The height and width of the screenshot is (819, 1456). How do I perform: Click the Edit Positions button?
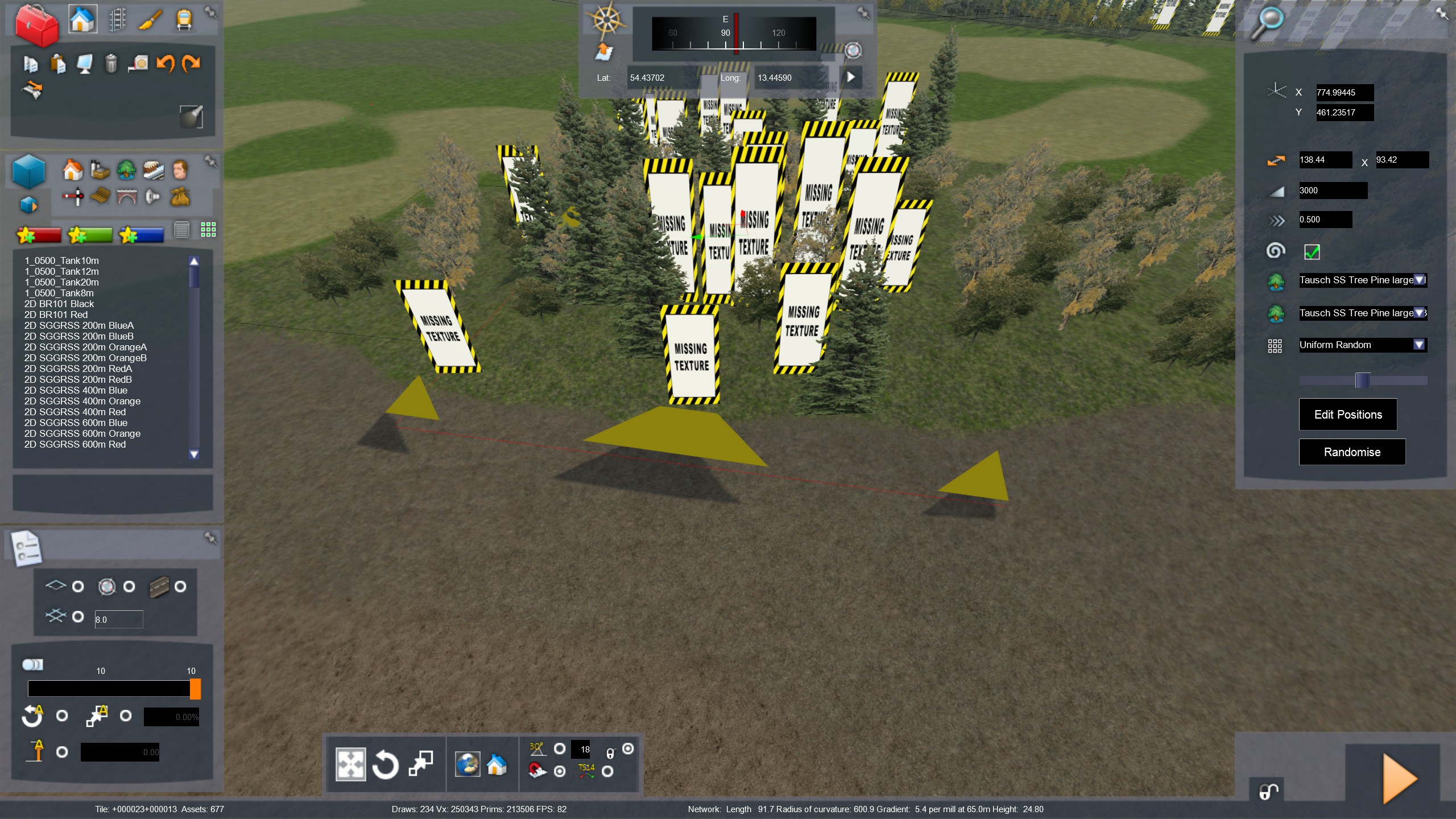click(1347, 415)
